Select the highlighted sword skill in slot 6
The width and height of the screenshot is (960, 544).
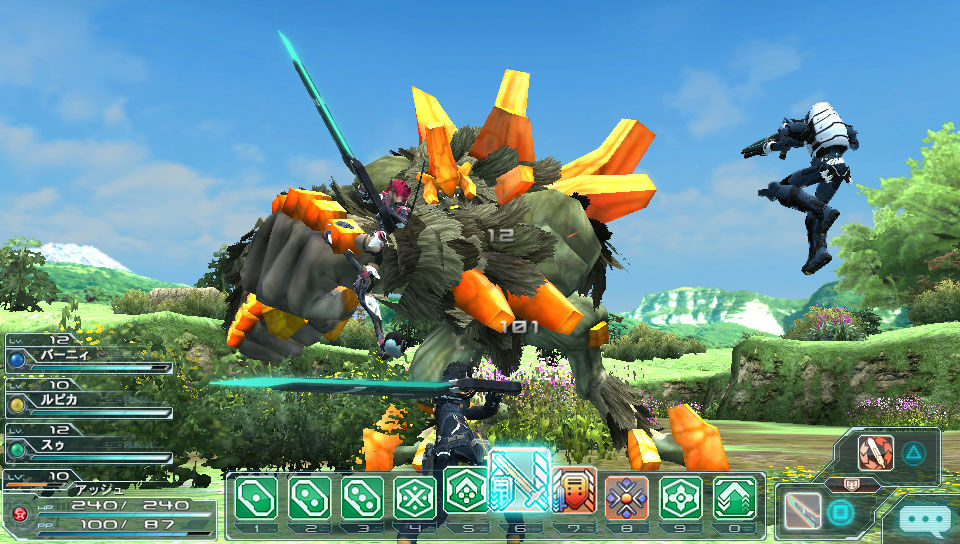(x=520, y=482)
